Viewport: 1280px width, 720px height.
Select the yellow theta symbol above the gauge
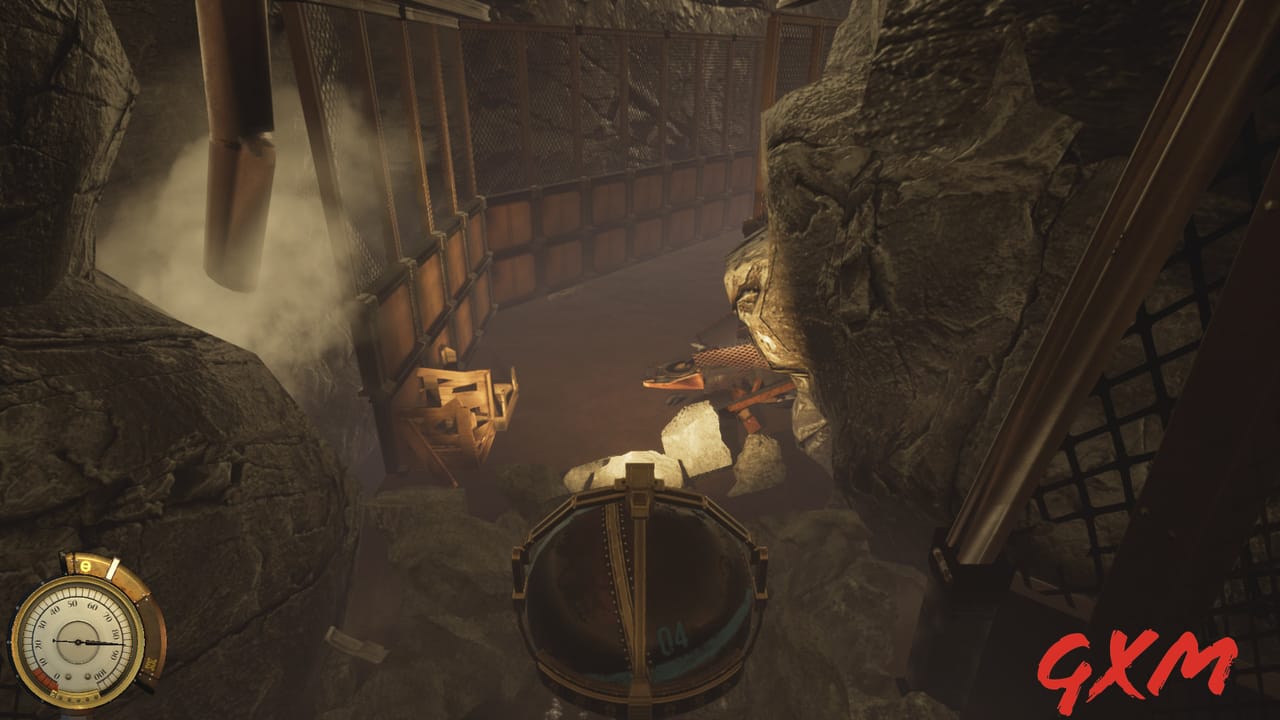(x=85, y=565)
